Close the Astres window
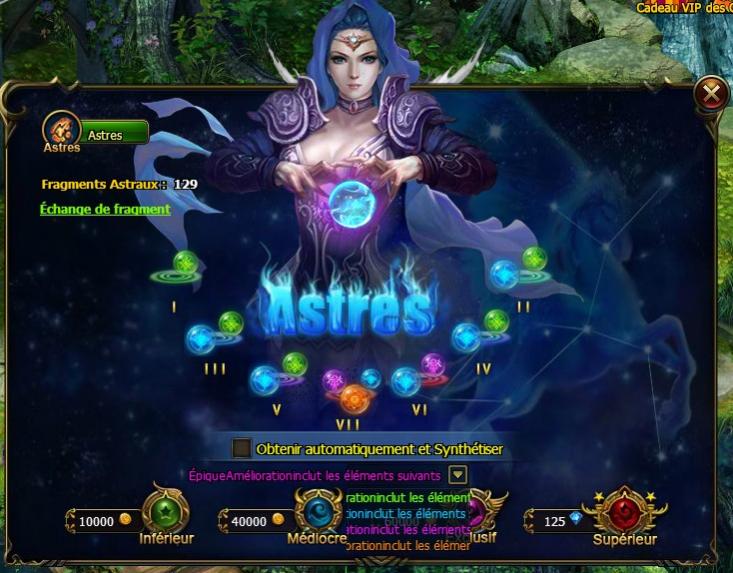This screenshot has width=733, height=573. [710, 94]
